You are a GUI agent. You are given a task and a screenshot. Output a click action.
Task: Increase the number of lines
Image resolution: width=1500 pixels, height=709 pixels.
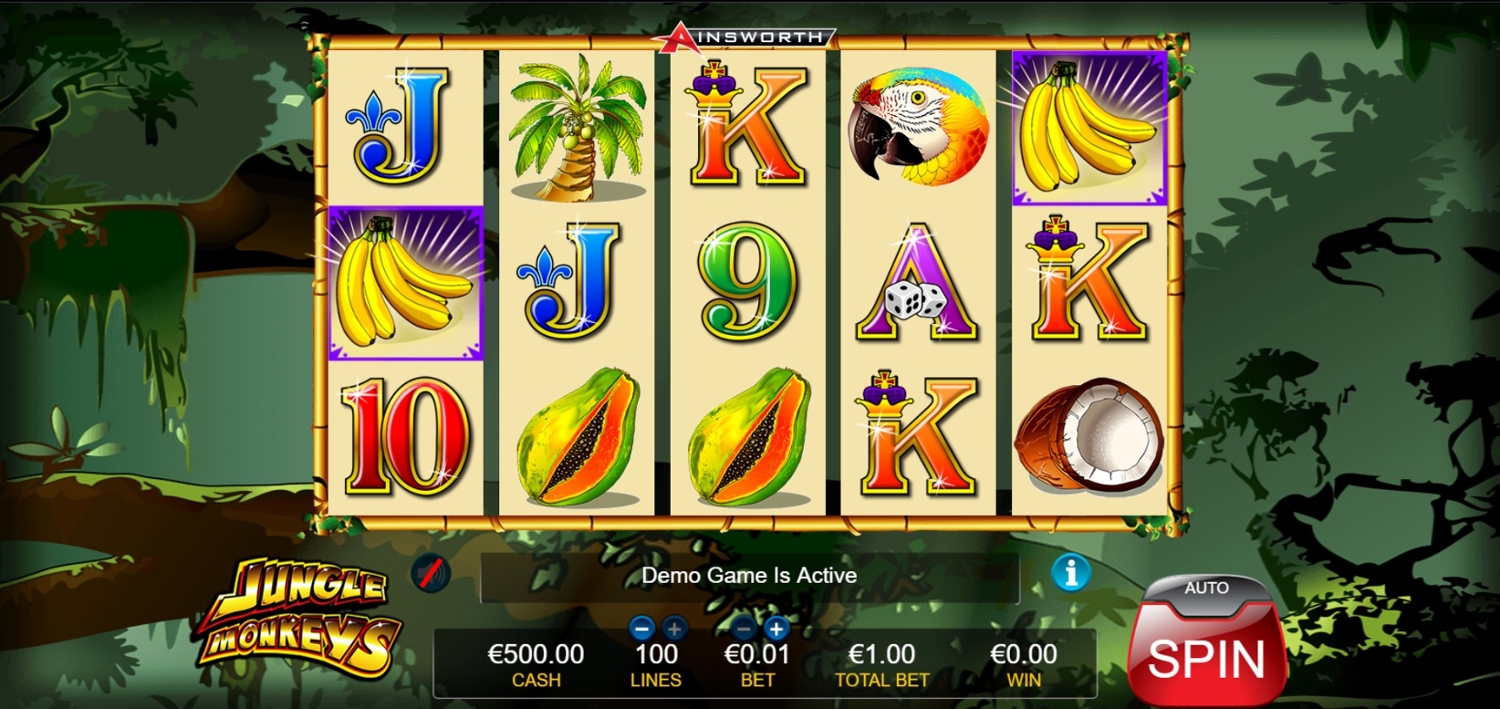click(x=674, y=628)
